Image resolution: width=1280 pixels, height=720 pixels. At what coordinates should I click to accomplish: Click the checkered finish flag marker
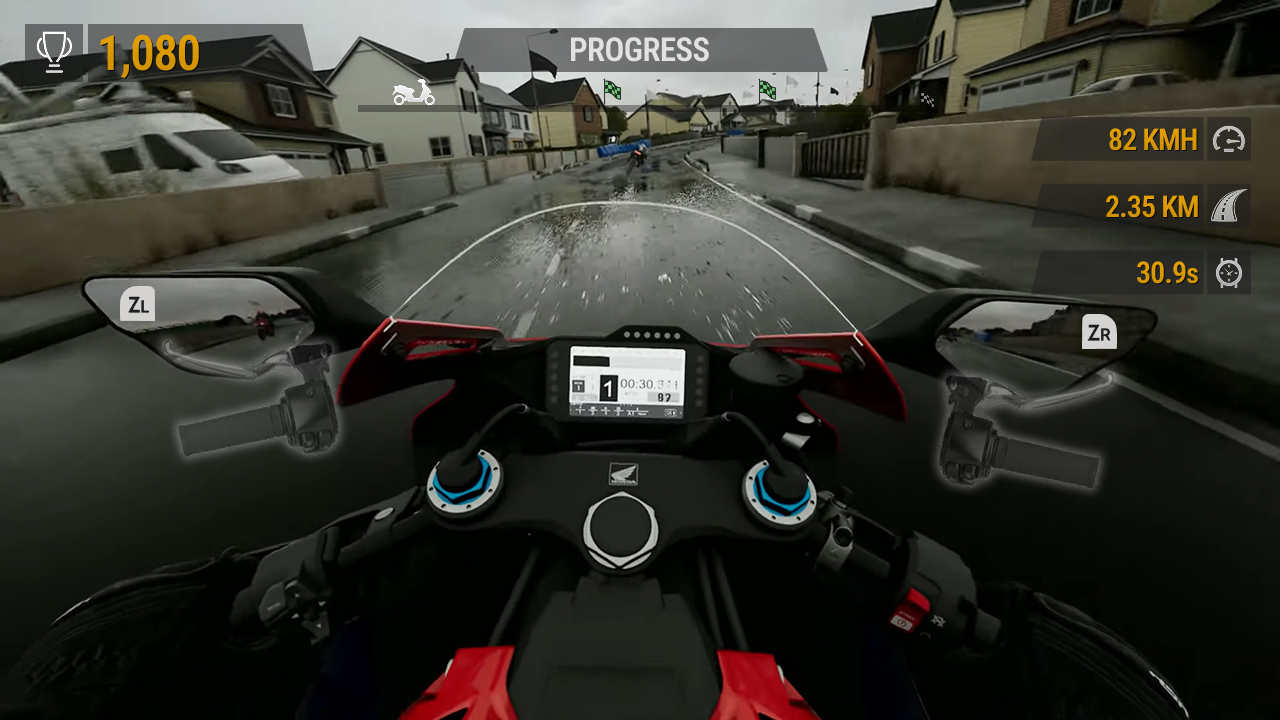(x=927, y=99)
